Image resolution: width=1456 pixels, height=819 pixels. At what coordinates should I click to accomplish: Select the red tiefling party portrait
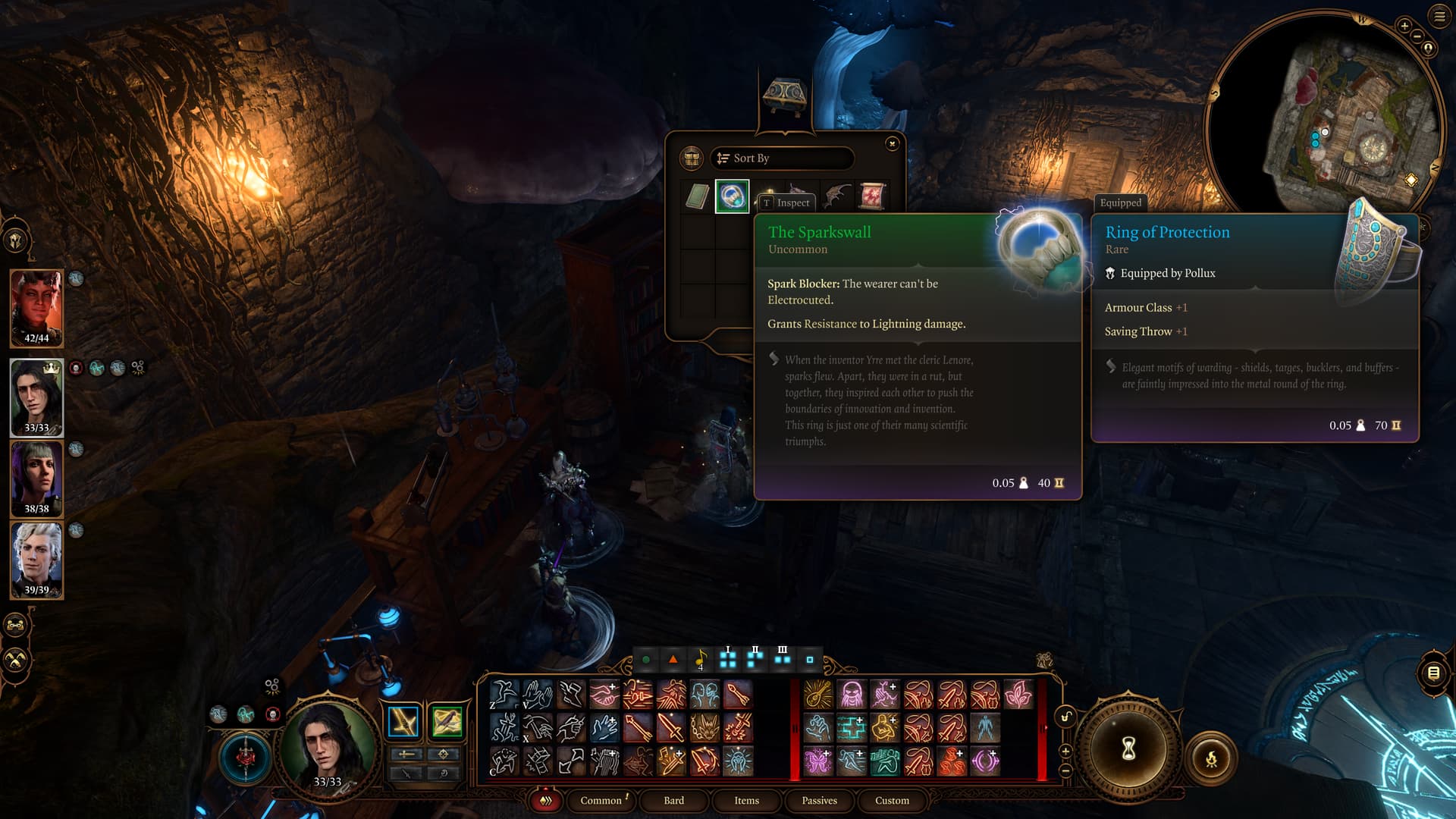[36, 307]
